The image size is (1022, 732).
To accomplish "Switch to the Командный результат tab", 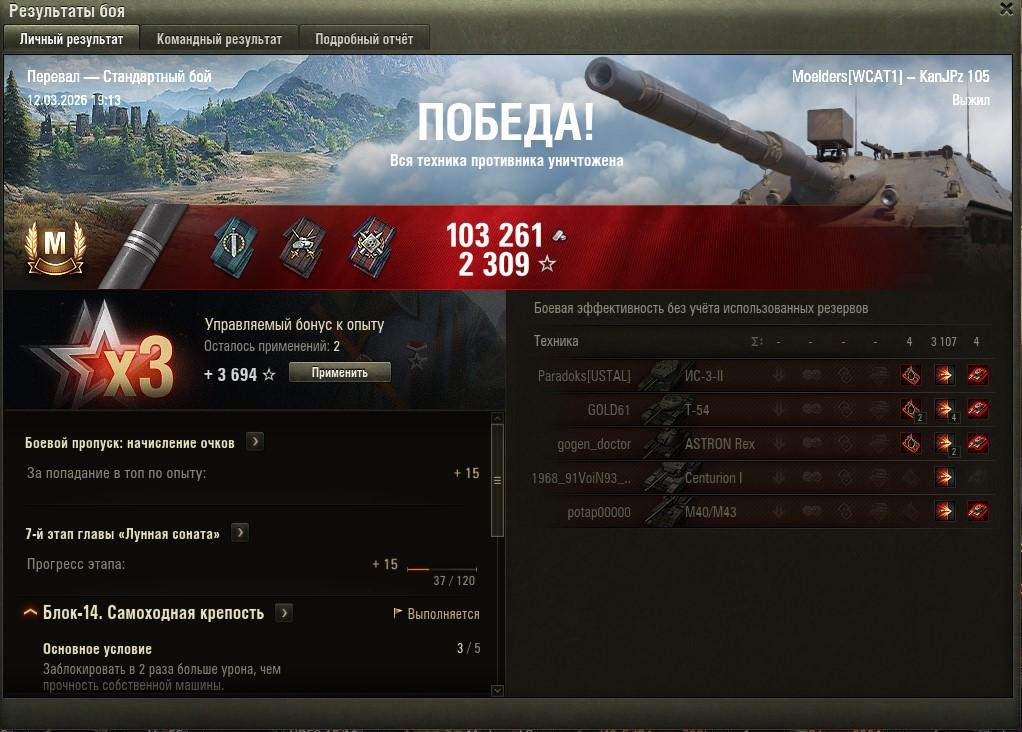I will coord(219,39).
